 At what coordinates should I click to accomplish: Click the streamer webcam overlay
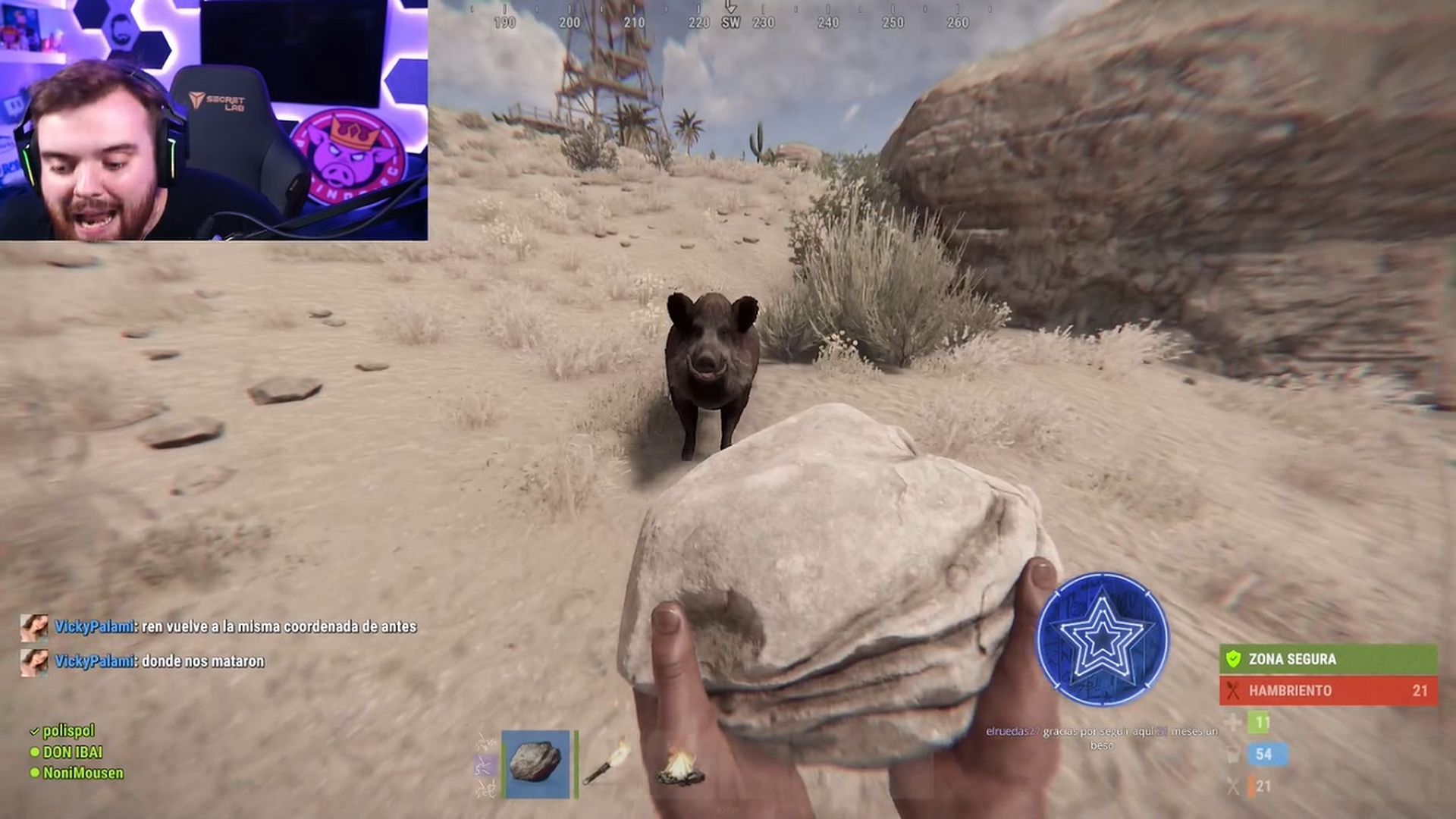tap(214, 120)
